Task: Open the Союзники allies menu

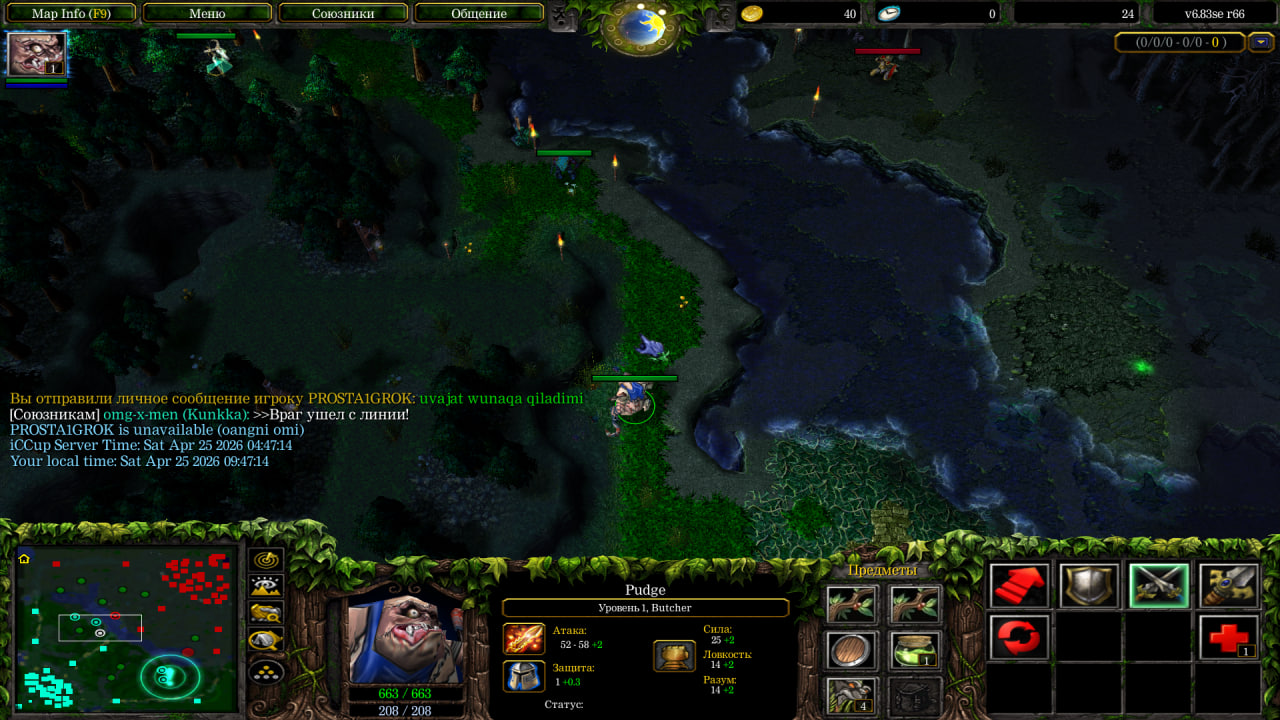Action: (343, 14)
